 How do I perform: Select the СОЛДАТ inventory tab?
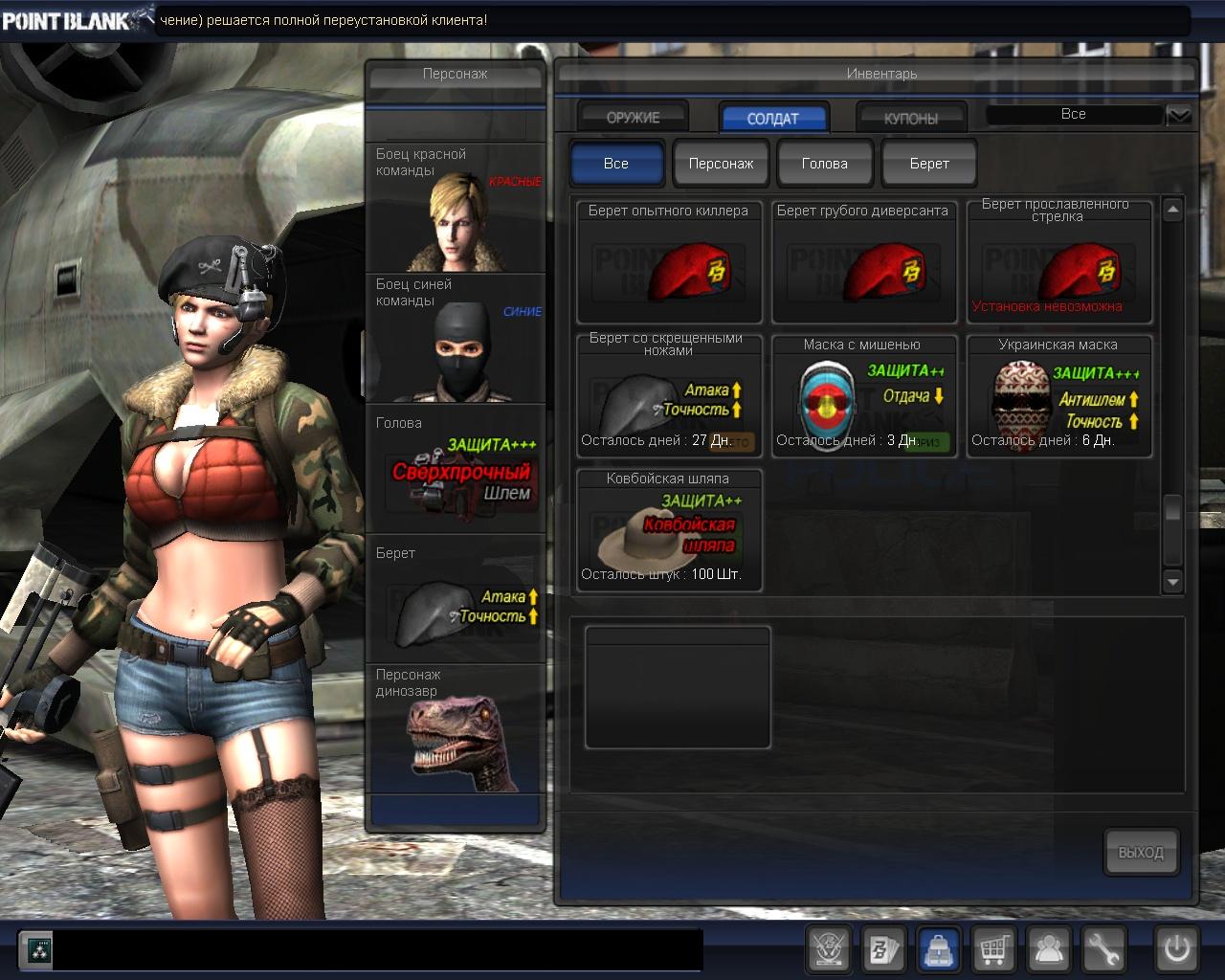point(772,118)
